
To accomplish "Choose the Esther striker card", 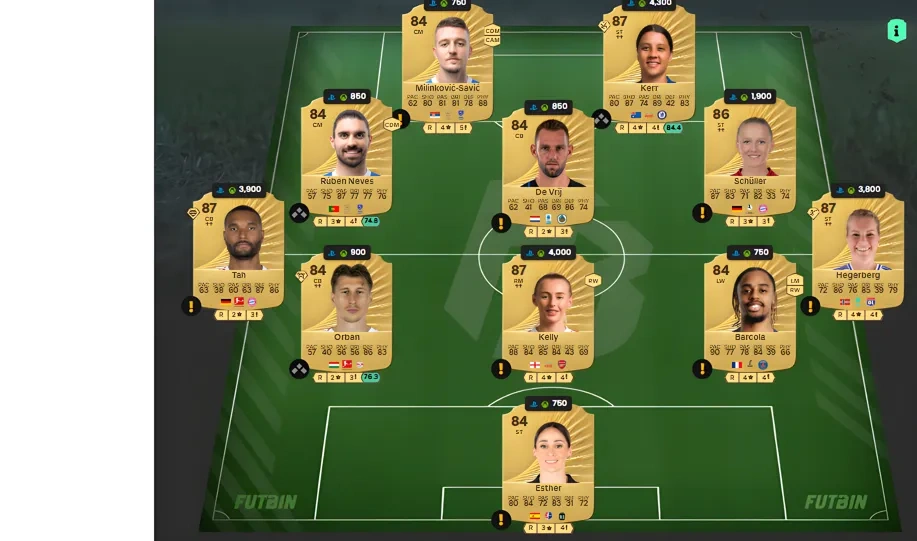I will click(x=548, y=457).
